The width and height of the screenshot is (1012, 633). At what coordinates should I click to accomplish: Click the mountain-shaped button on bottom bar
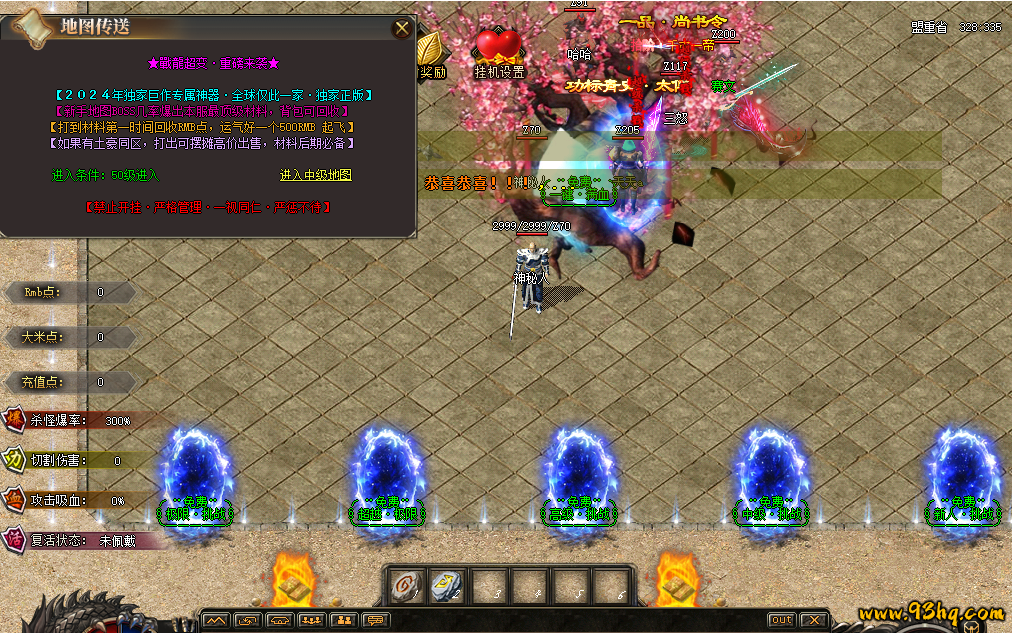pyautogui.click(x=215, y=620)
